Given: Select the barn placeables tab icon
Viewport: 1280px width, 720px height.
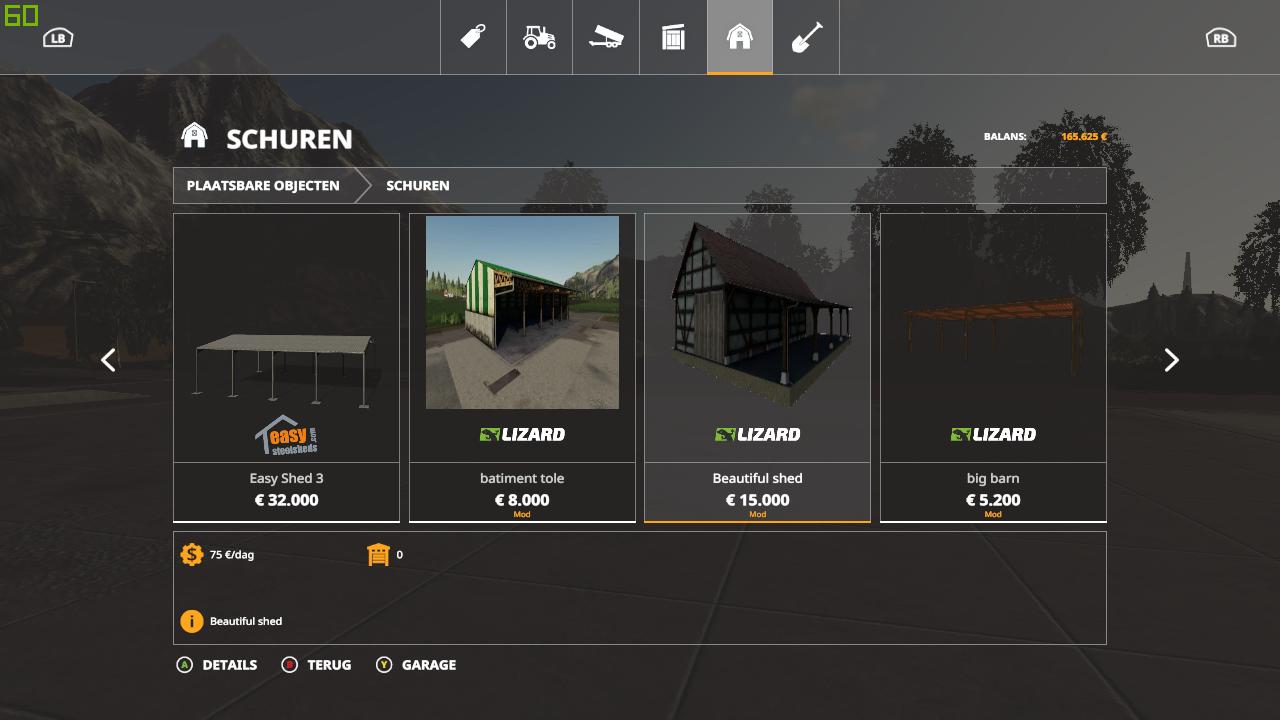Looking at the screenshot, I should coord(740,37).
